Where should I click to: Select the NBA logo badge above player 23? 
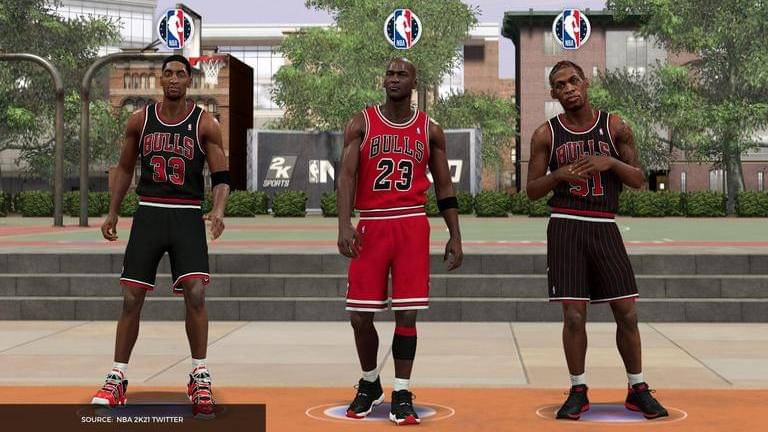click(402, 28)
